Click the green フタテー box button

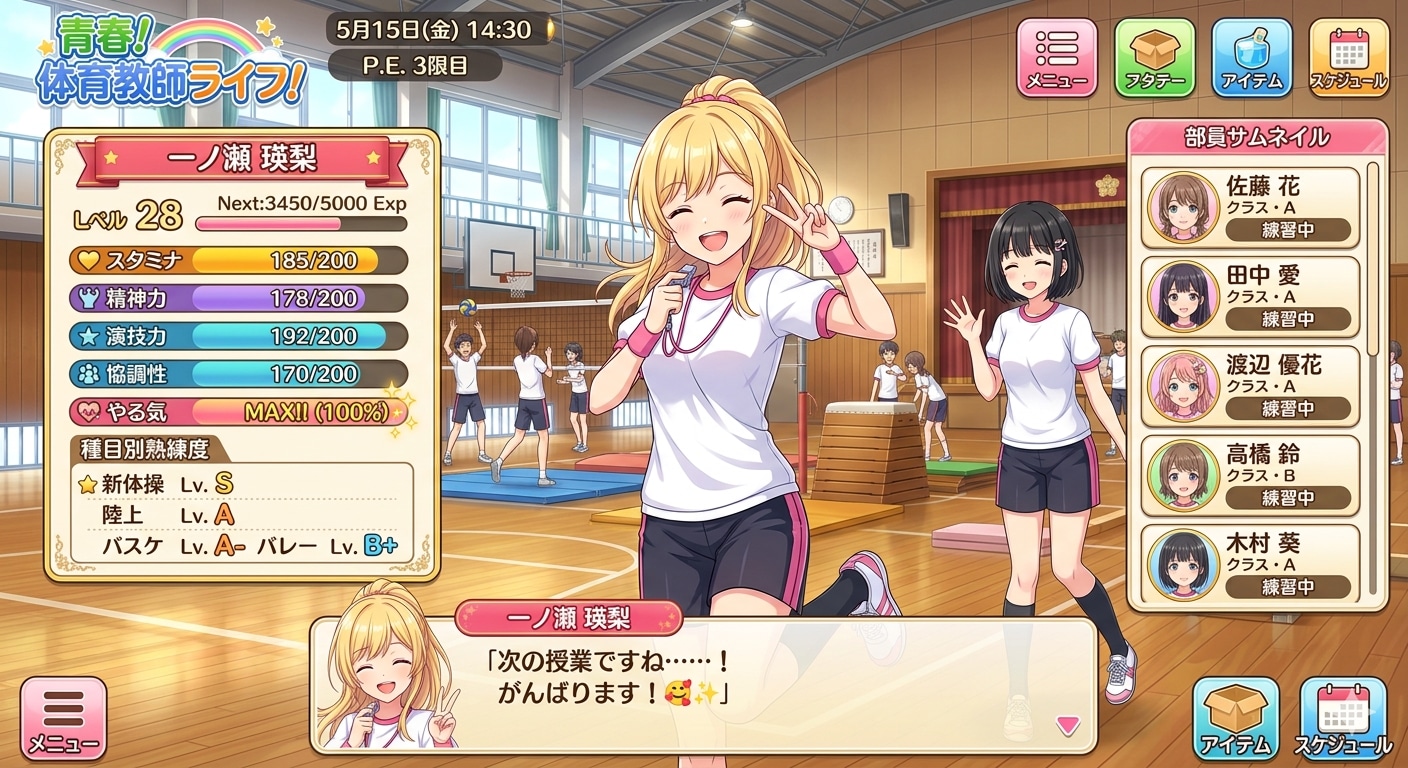1154,58
